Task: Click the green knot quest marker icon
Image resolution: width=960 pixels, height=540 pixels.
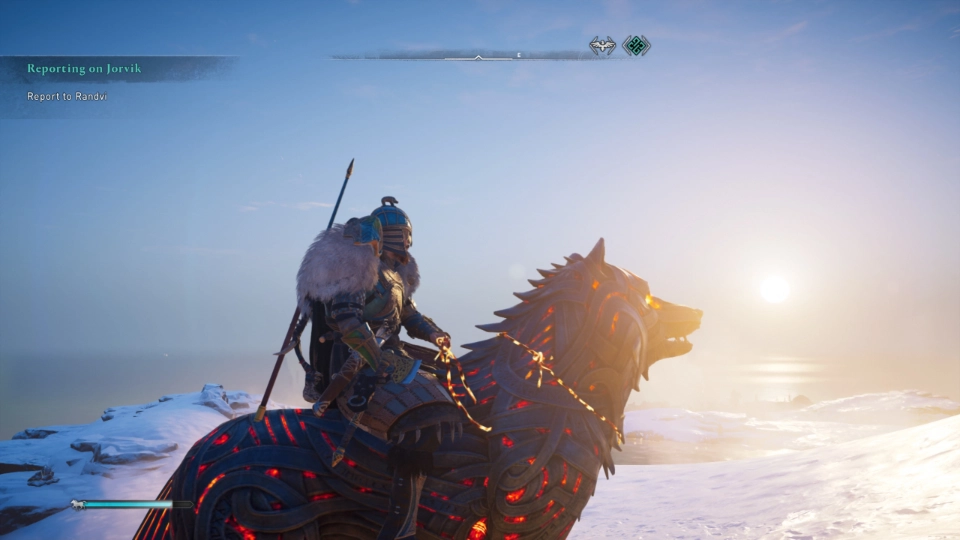Action: tap(636, 46)
